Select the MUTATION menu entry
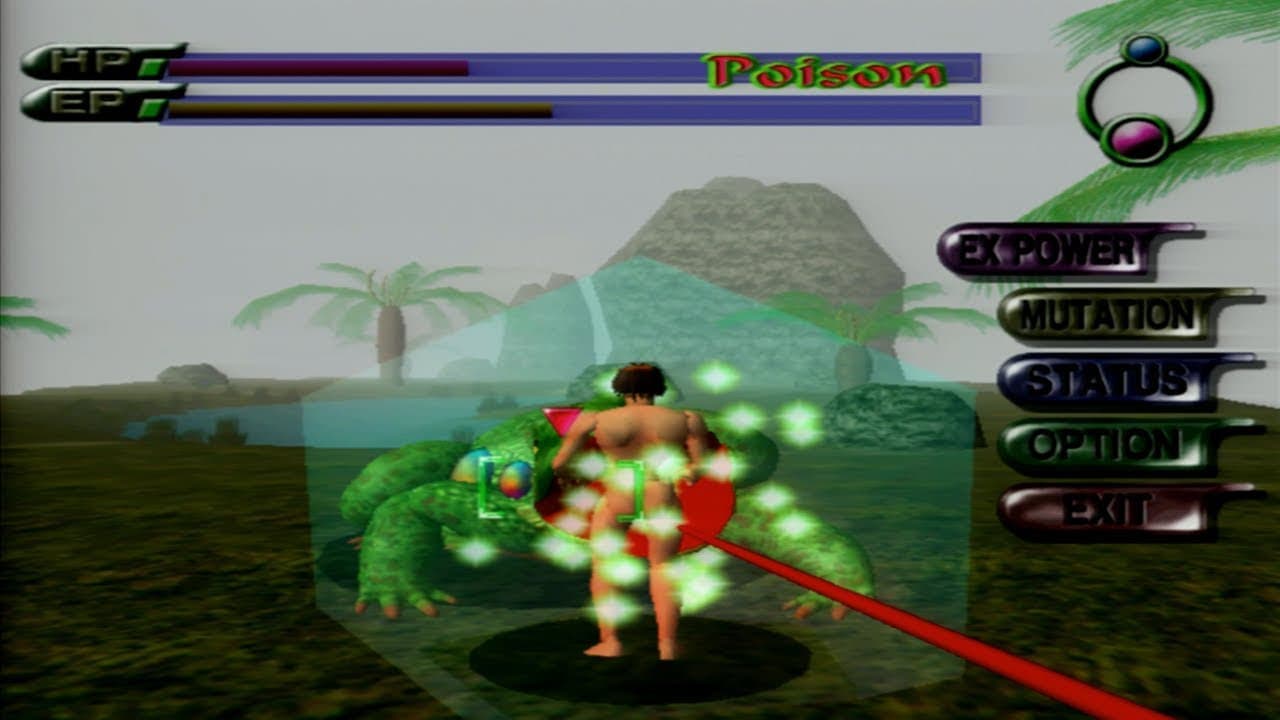Image resolution: width=1280 pixels, height=720 pixels. click(x=1107, y=316)
